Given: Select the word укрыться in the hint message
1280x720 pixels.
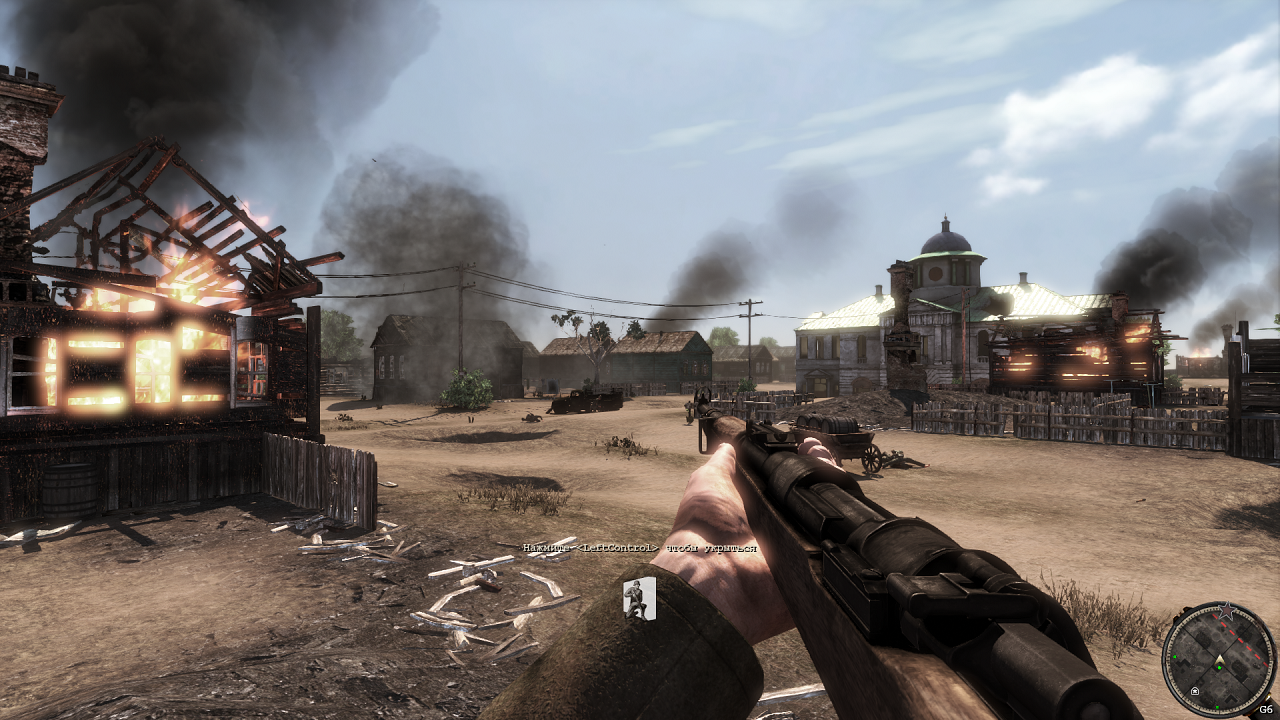Looking at the screenshot, I should 732,549.
